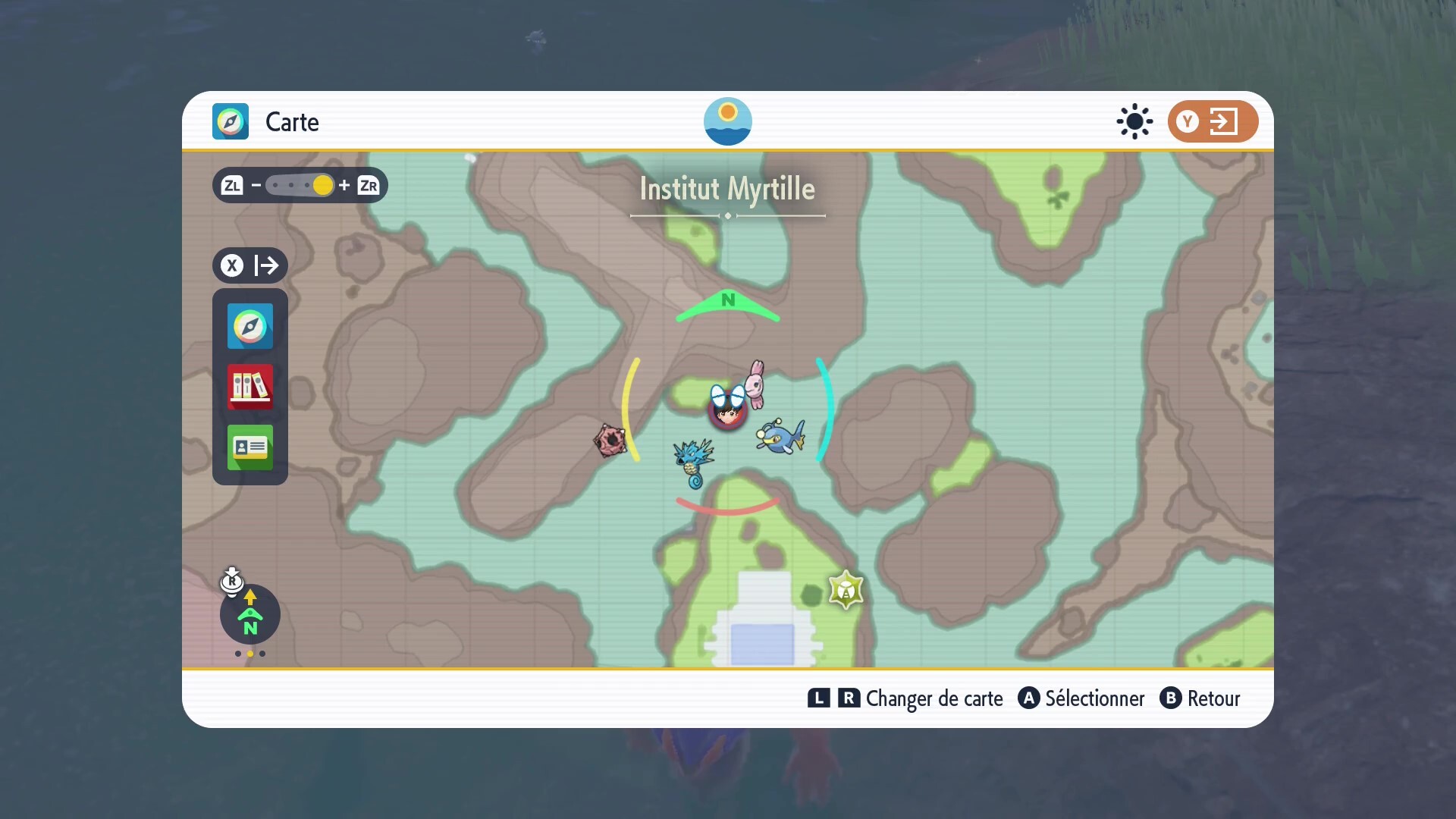Click the Carte compass icon in the header
This screenshot has height=819, width=1456.
coord(230,121)
